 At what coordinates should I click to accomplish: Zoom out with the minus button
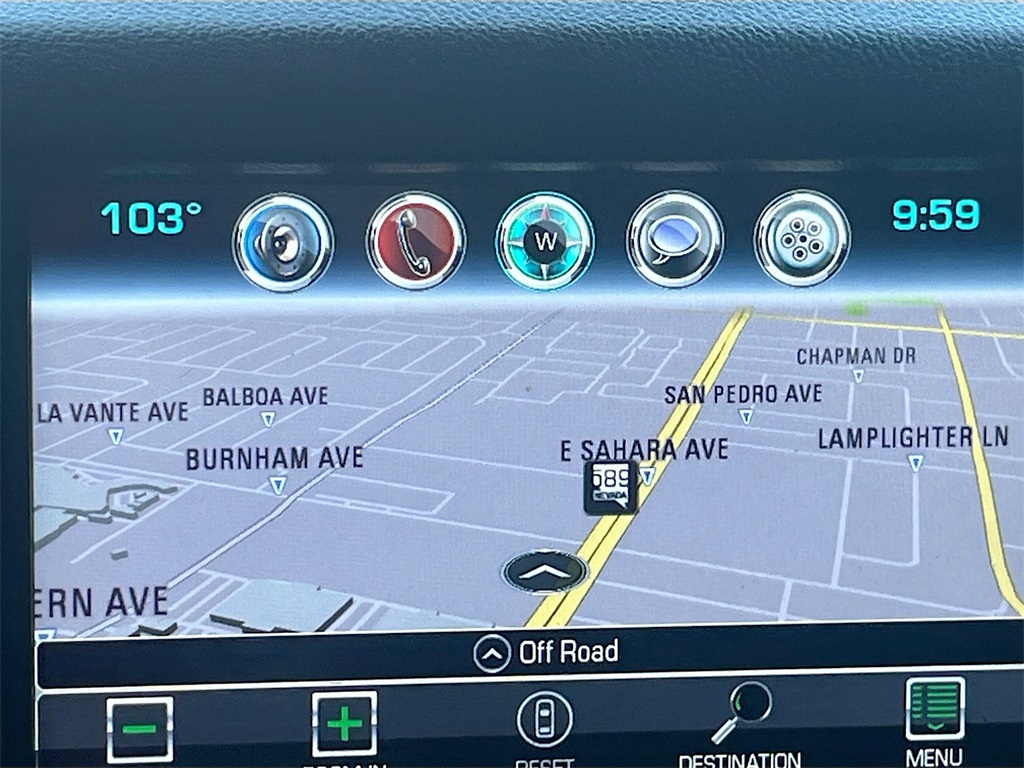140,728
